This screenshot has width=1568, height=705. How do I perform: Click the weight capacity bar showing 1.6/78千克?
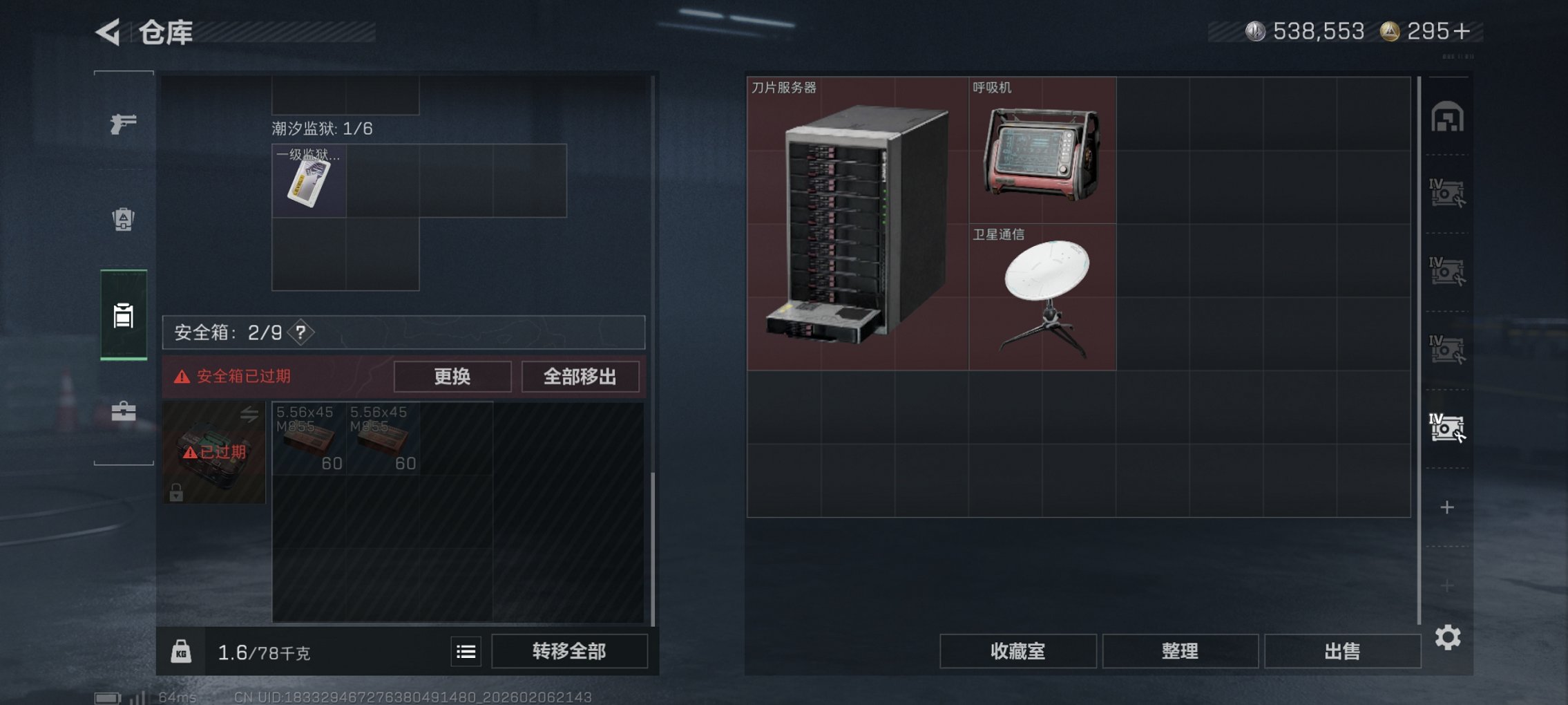(276, 652)
